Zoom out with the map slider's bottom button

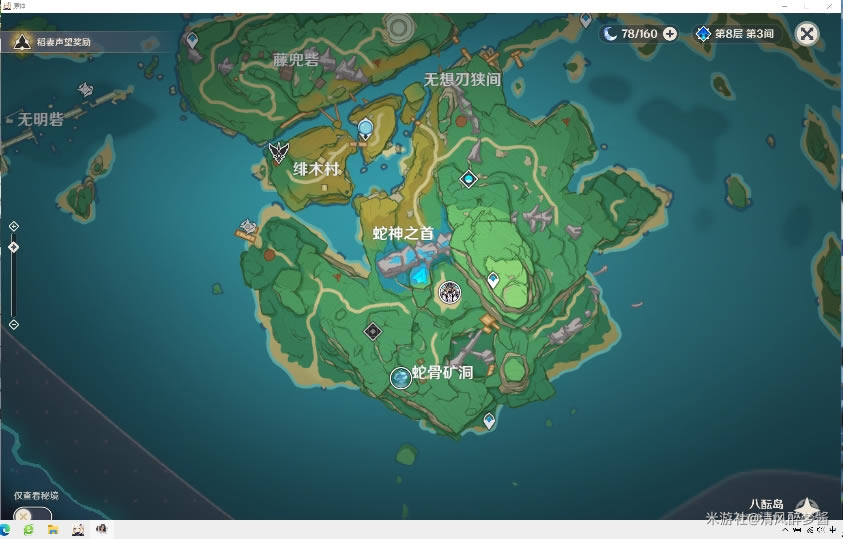pos(13,324)
